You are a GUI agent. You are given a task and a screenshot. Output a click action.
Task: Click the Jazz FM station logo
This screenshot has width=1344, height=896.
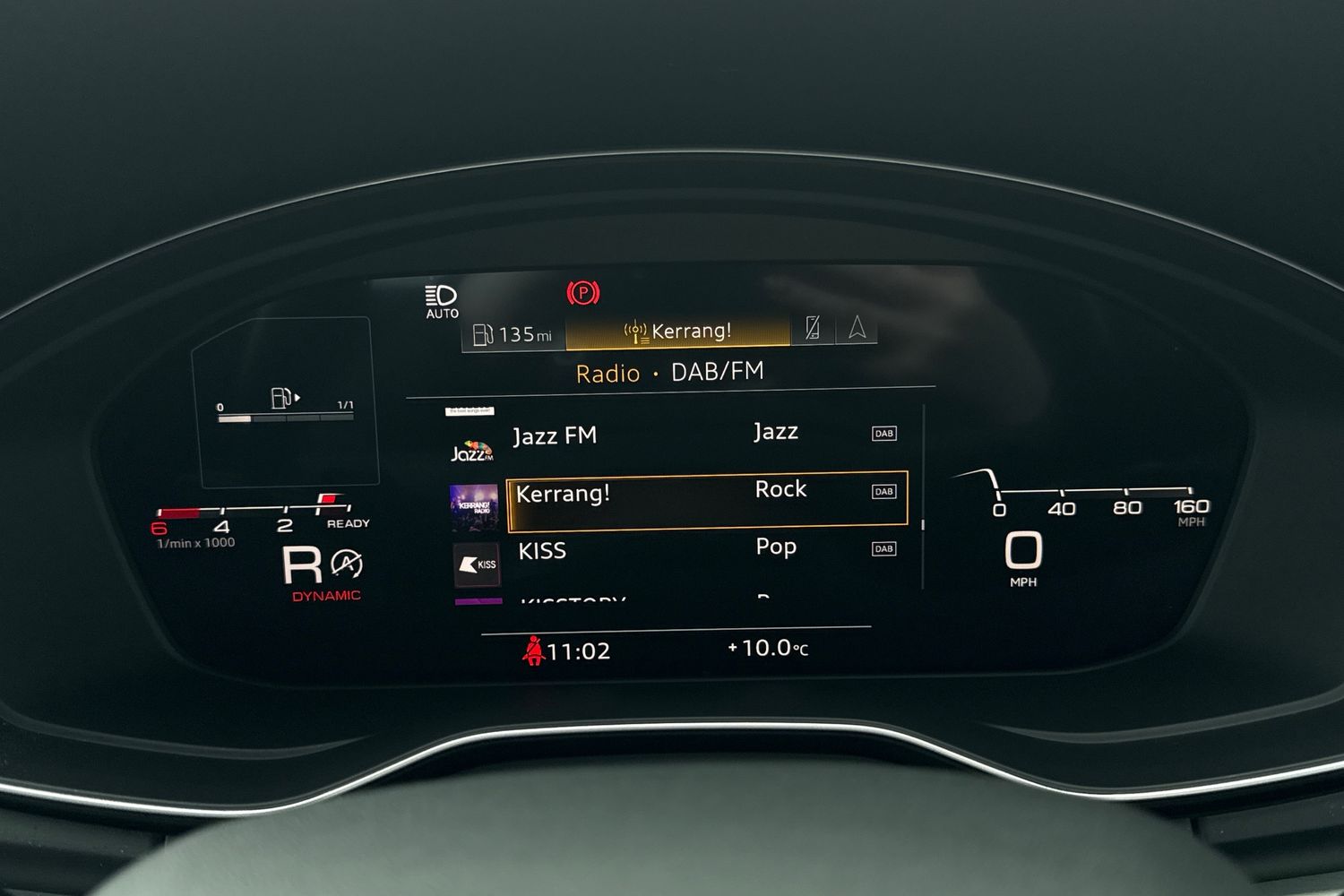click(x=472, y=450)
